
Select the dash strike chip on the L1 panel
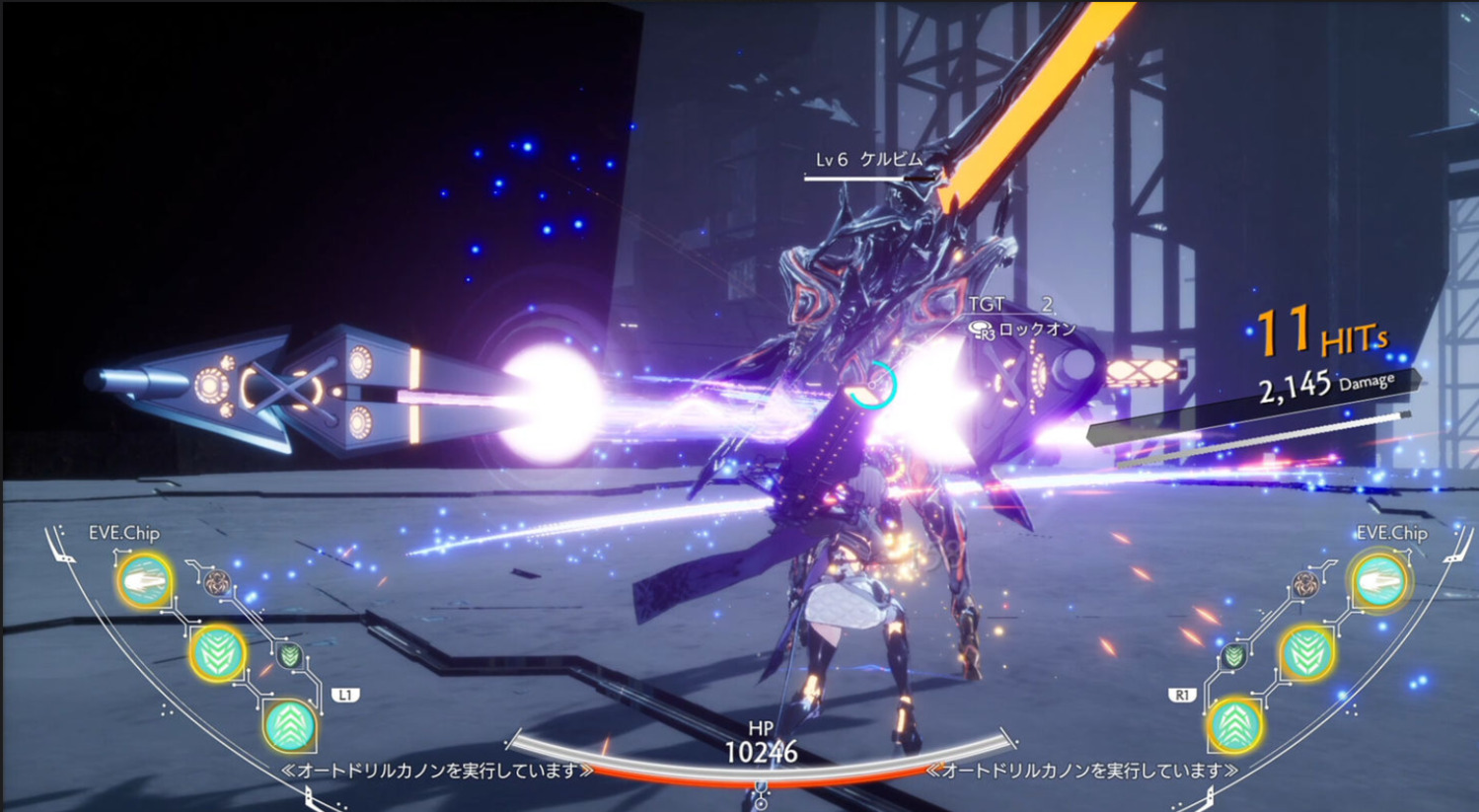coord(145,581)
